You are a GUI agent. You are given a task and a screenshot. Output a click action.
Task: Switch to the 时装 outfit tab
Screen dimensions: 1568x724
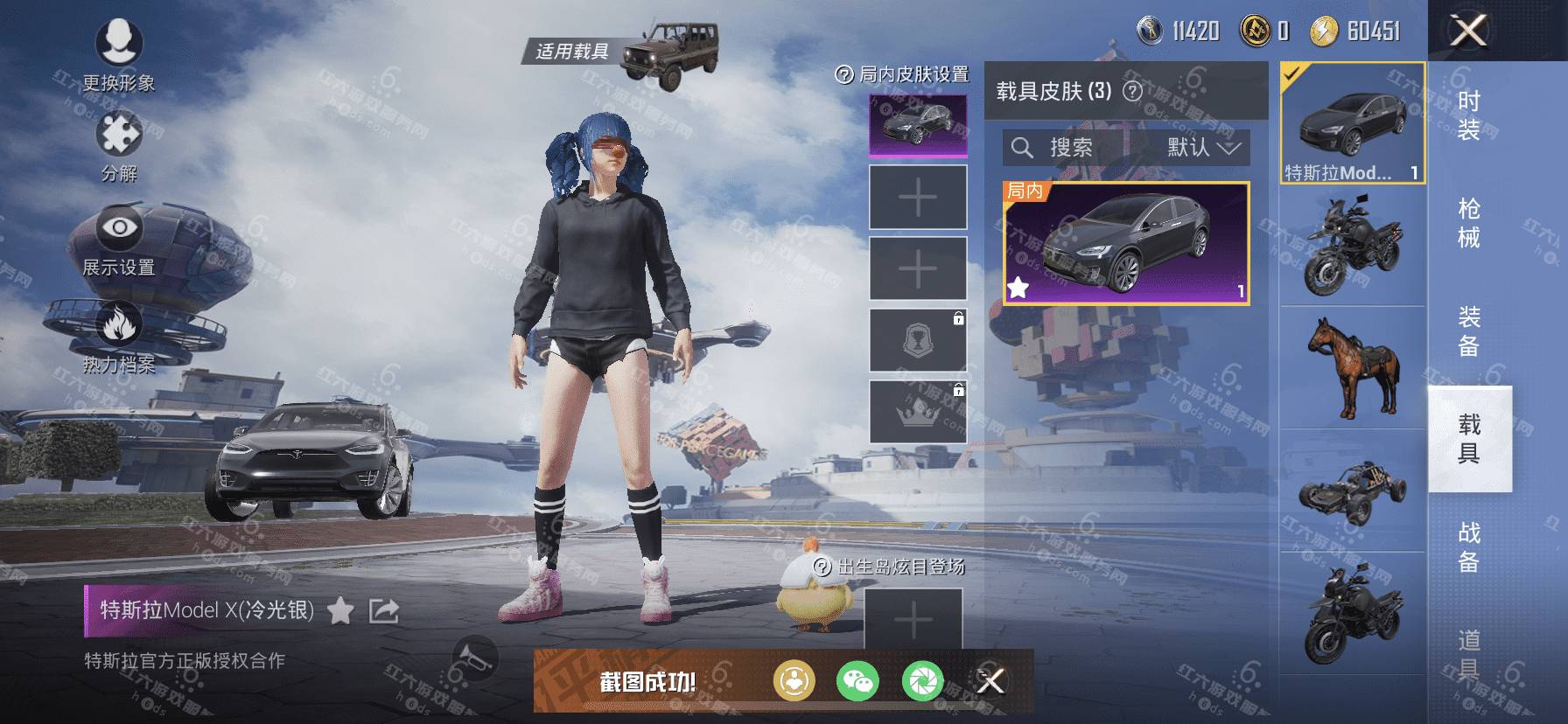click(x=1469, y=115)
